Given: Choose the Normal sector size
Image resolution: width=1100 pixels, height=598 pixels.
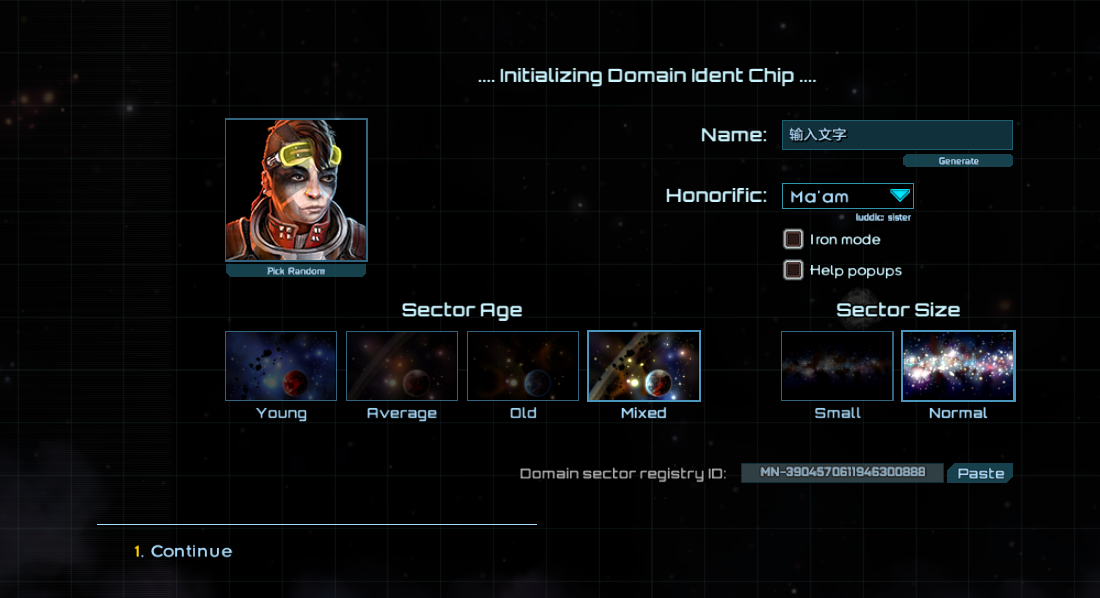Looking at the screenshot, I should (958, 366).
